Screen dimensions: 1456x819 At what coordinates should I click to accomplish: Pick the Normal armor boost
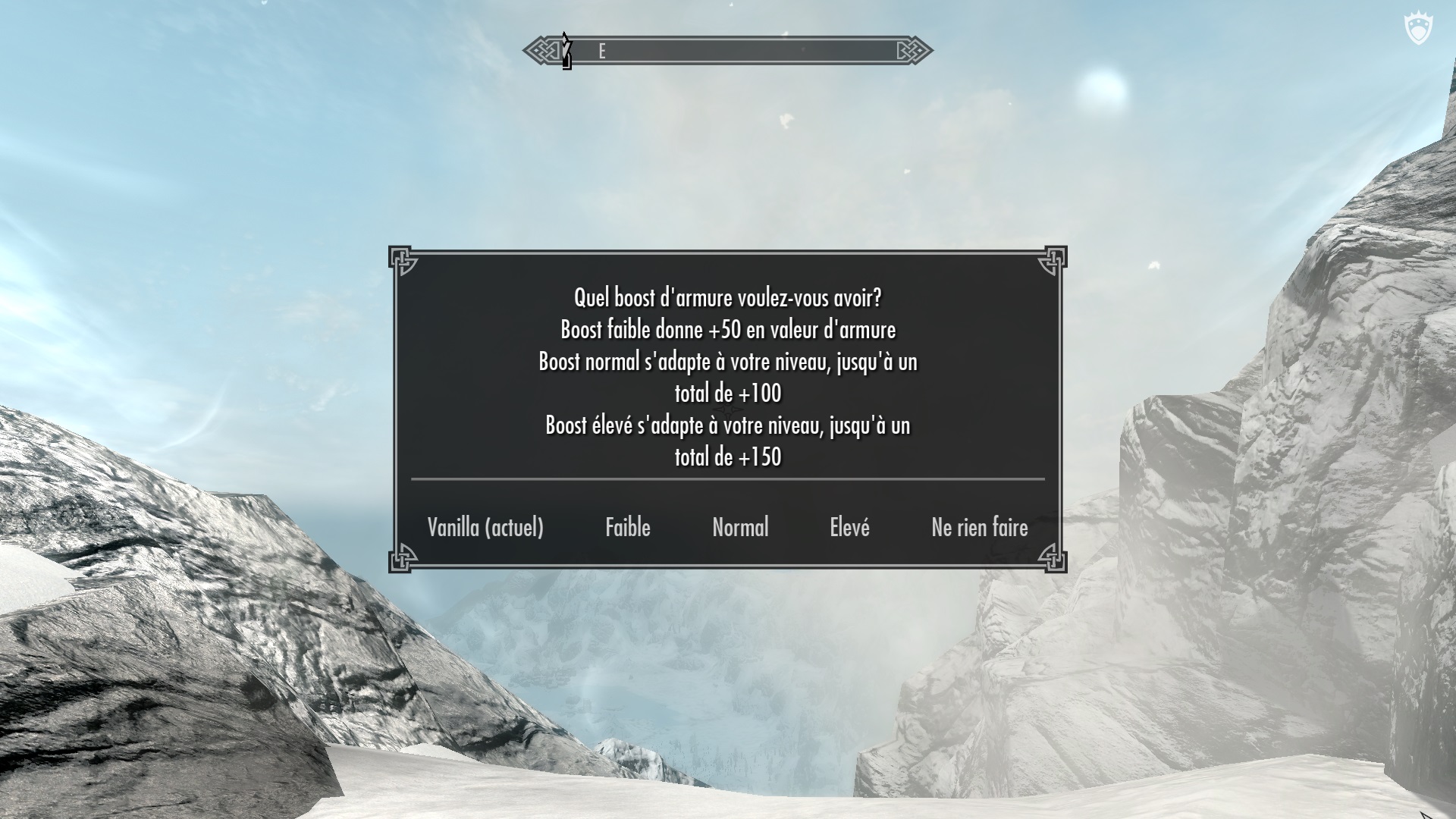(x=740, y=527)
